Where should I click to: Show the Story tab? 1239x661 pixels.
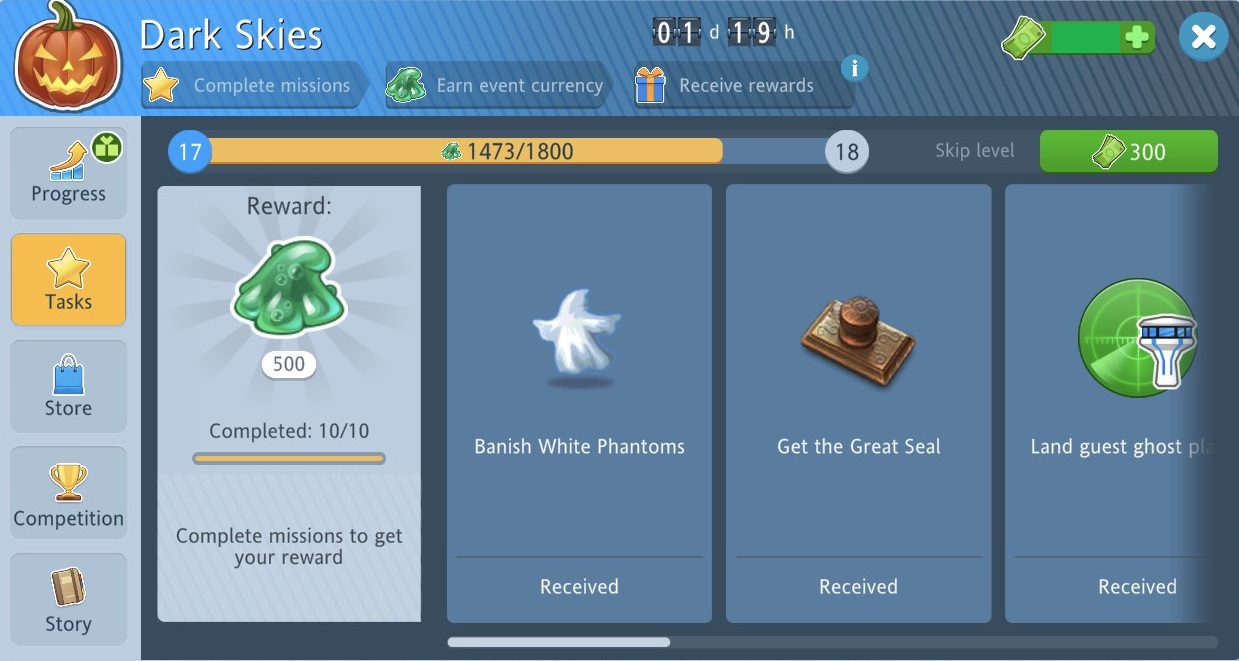68,599
